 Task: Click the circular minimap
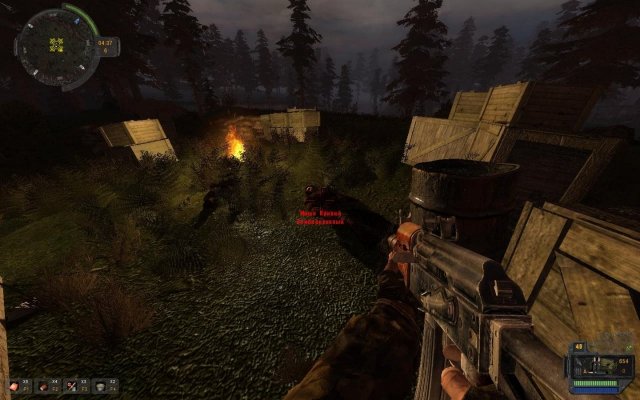(x=55, y=46)
